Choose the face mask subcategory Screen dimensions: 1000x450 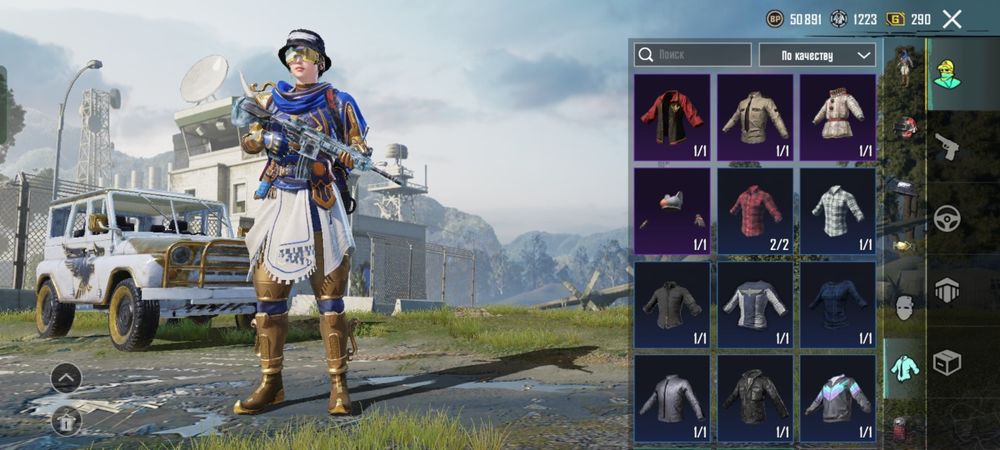(x=905, y=307)
